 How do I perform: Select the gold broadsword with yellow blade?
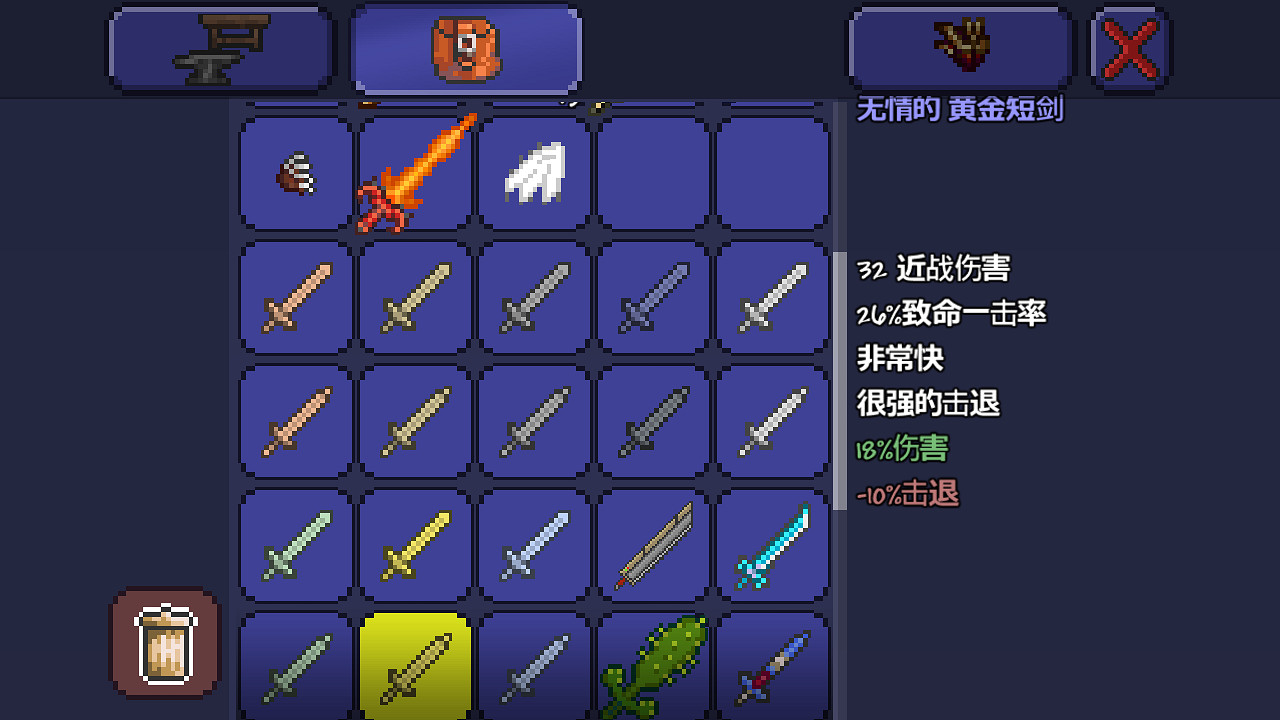click(x=413, y=545)
